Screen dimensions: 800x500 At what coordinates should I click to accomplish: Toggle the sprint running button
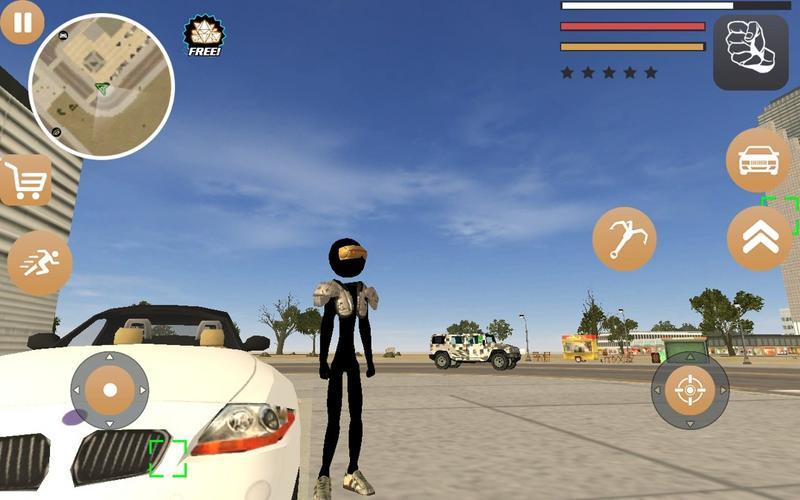(x=40, y=264)
